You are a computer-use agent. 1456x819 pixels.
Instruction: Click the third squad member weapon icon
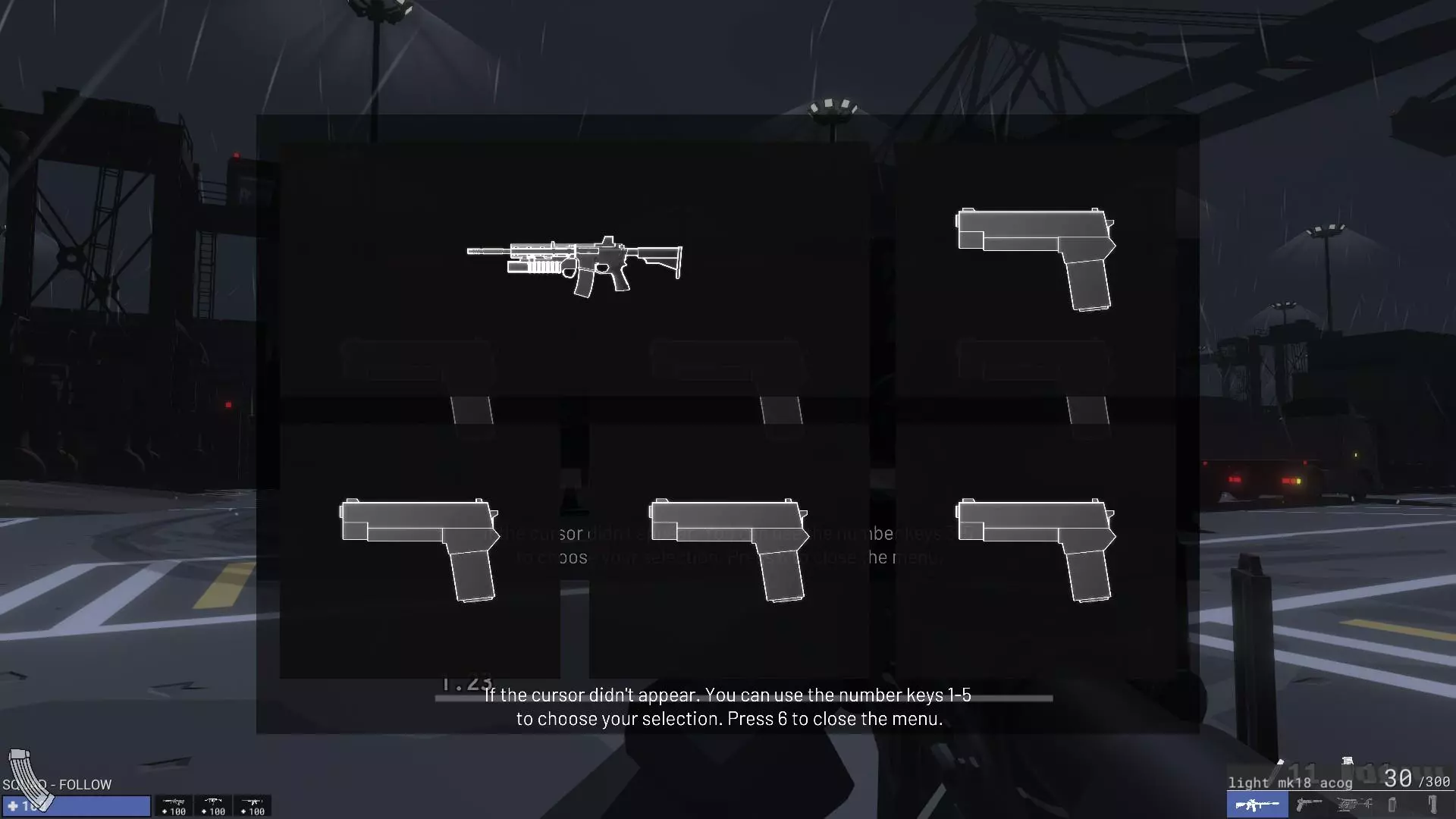[253, 802]
